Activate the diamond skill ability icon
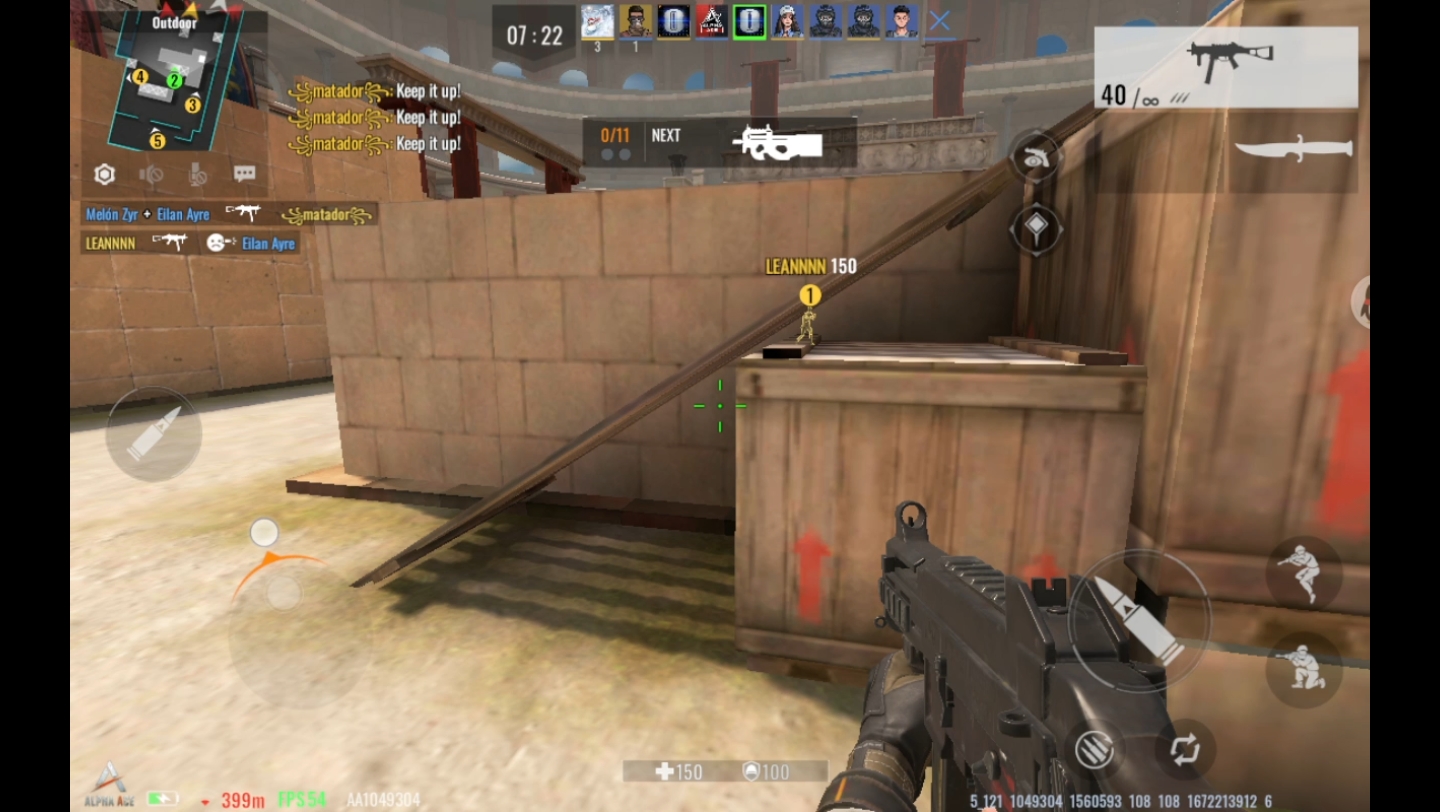This screenshot has height=812, width=1440. 1036,228
